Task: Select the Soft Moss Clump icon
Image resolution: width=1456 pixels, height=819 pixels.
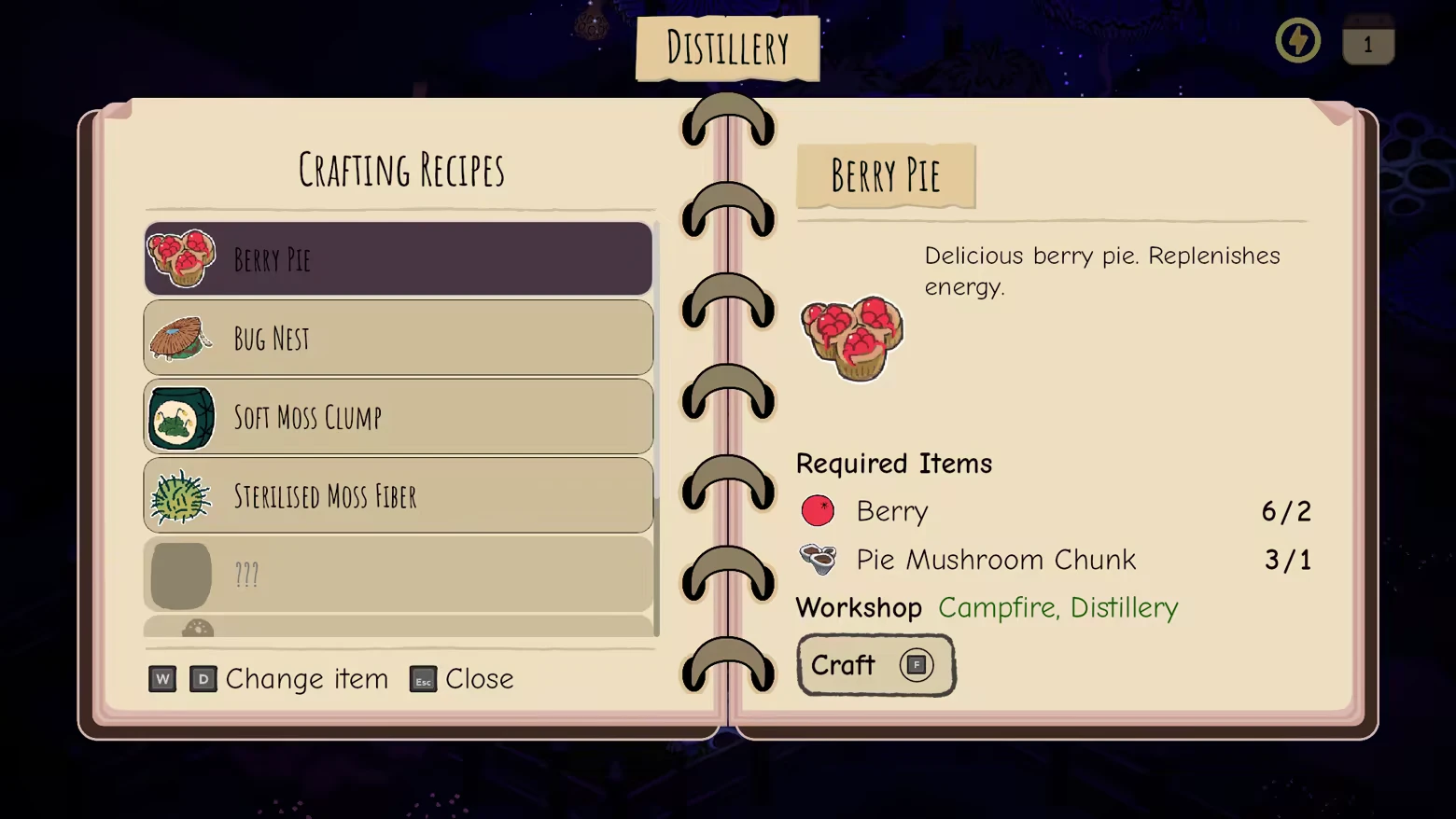Action: tap(180, 417)
